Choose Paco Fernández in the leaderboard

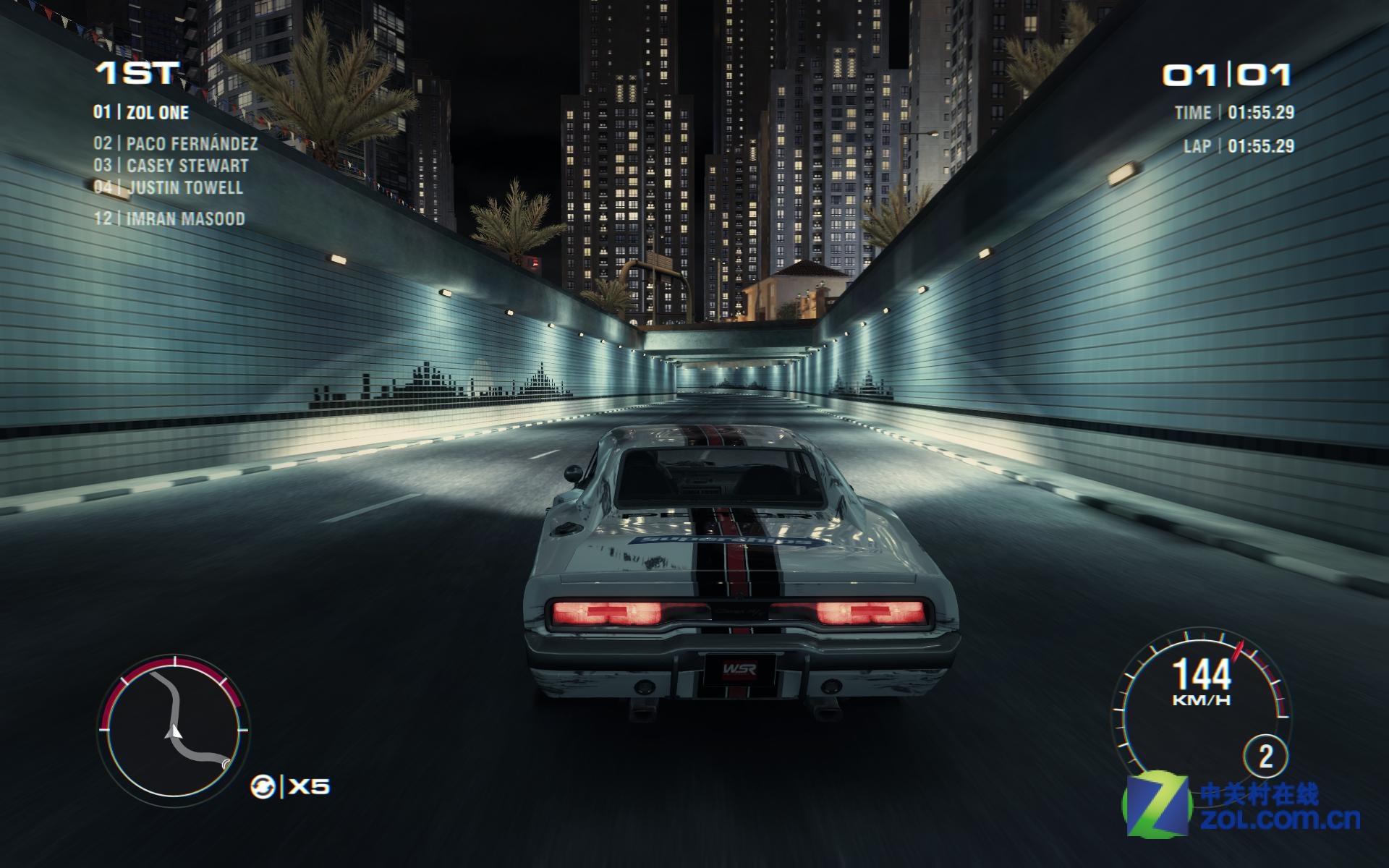pos(176,143)
